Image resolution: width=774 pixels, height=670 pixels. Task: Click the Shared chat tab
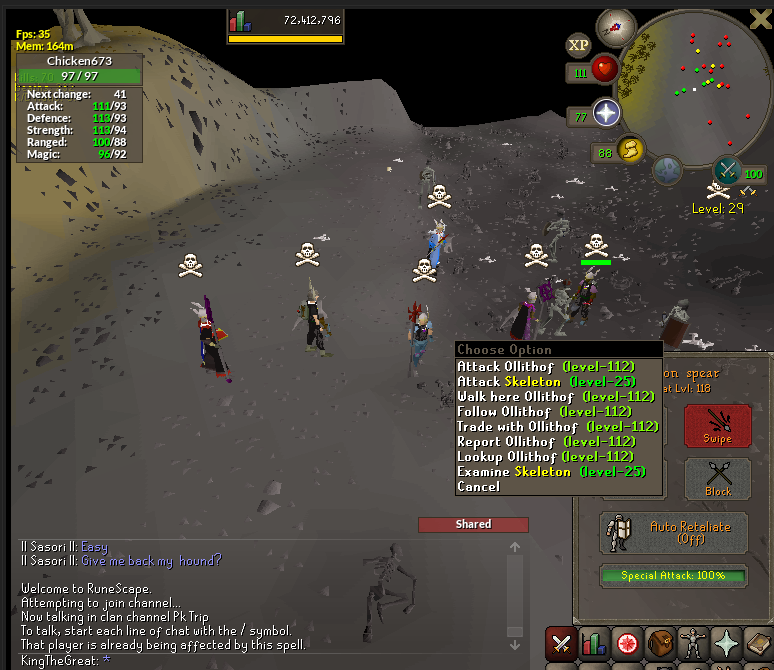click(473, 524)
